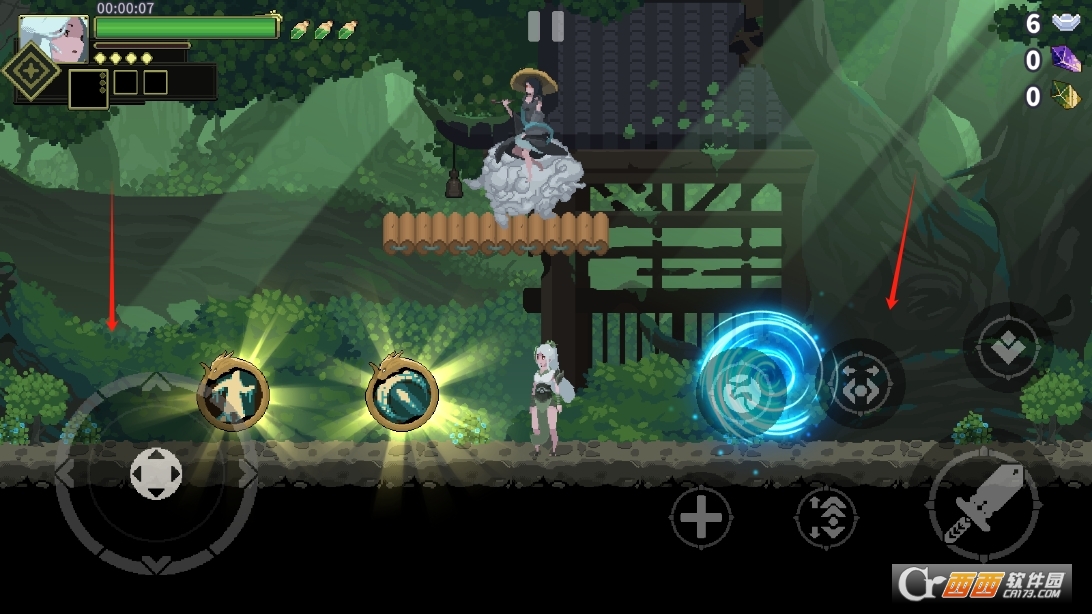Select the large empty skill slot
This screenshot has width=1092, height=614.
(x=88, y=88)
